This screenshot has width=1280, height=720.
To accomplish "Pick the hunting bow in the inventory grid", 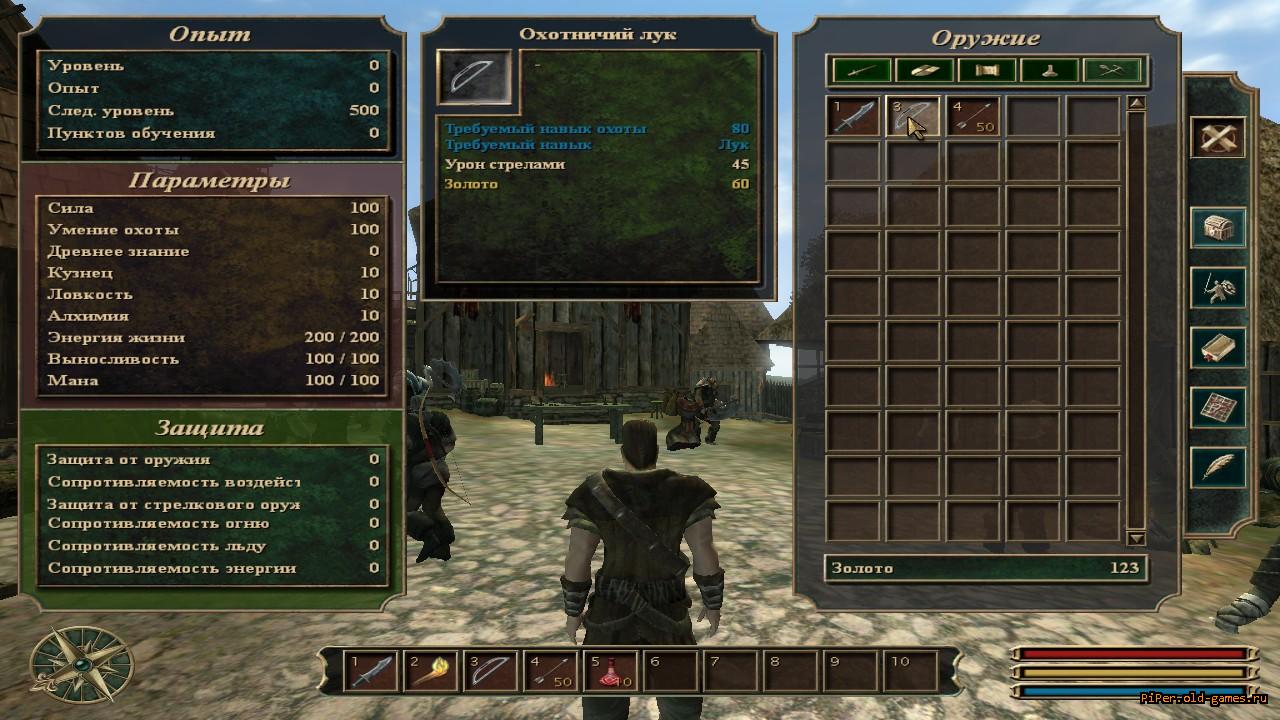I will (913, 116).
